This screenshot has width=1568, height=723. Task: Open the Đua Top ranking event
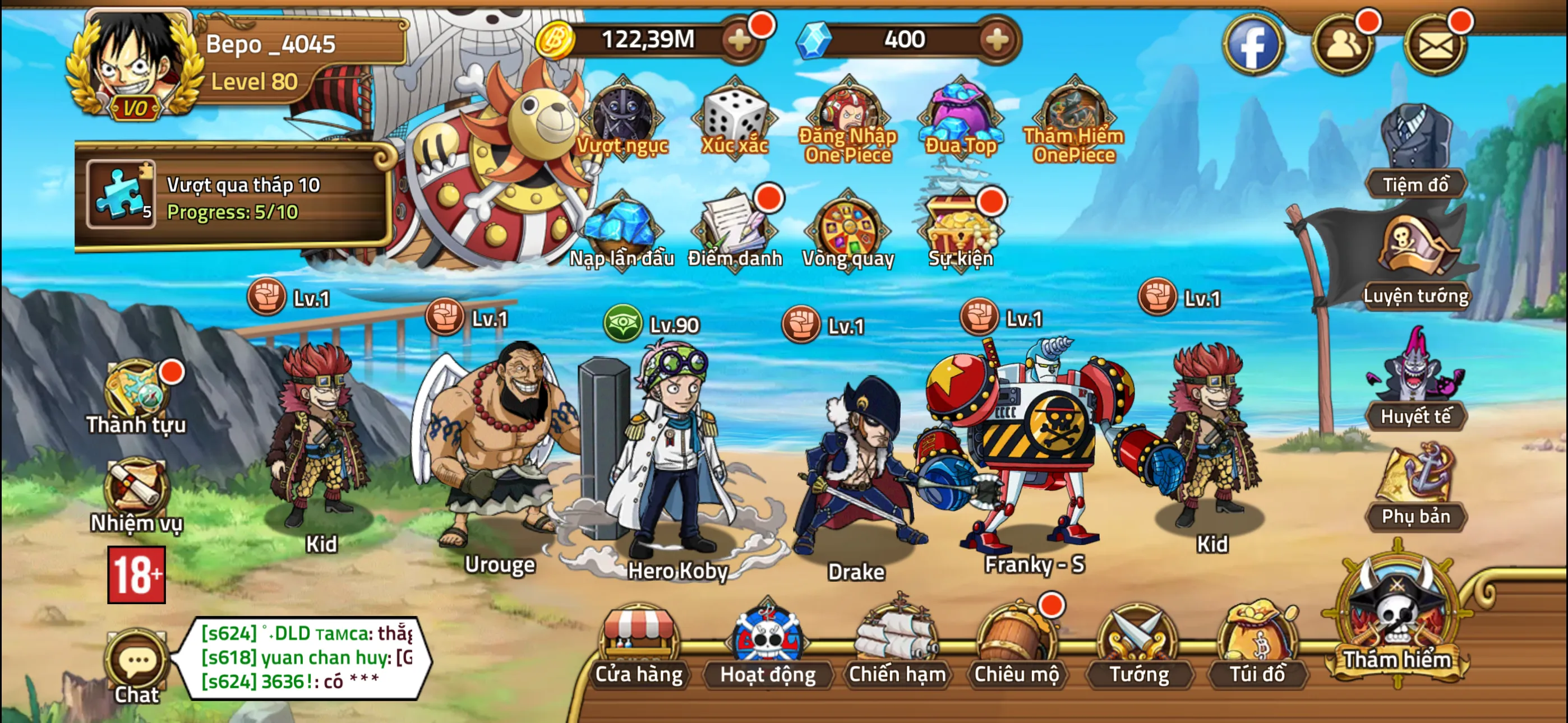(962, 113)
